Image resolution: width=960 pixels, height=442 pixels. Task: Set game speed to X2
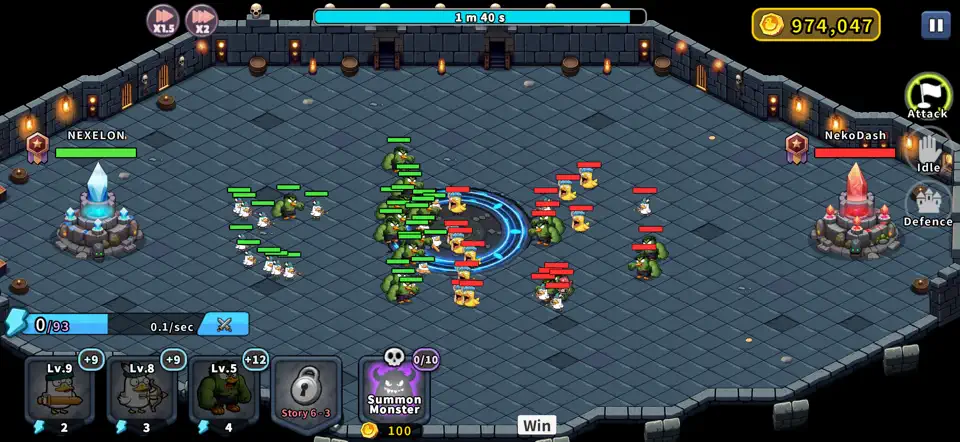coord(201,21)
